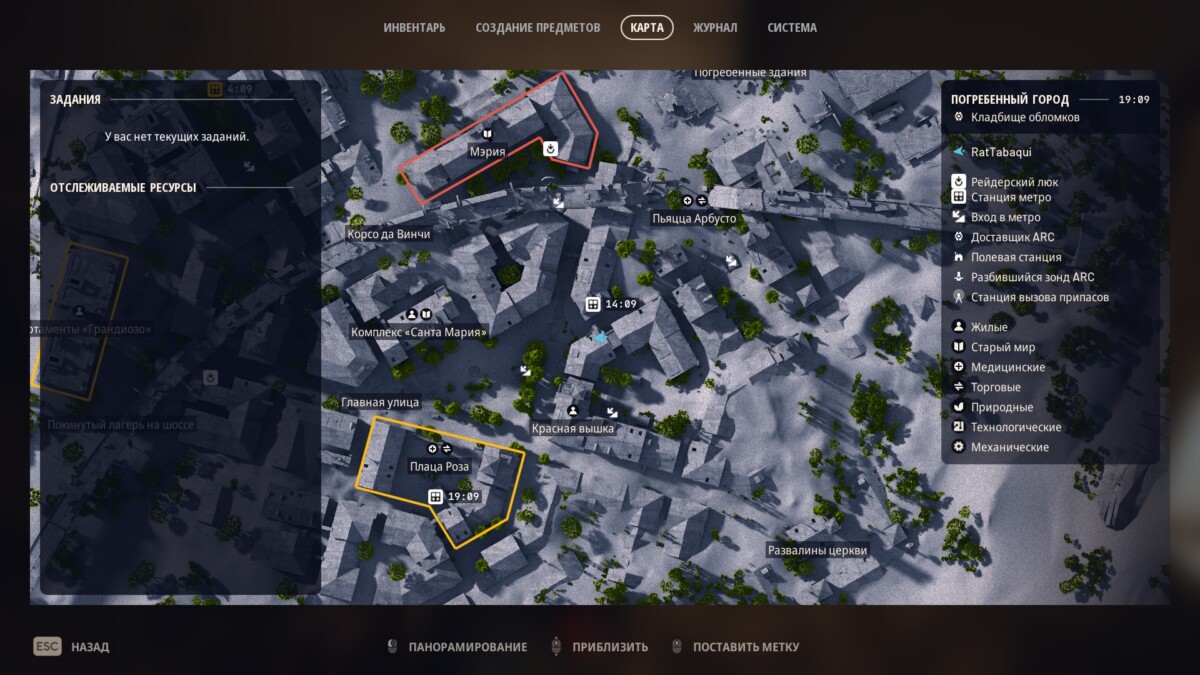Select the Мэрия location marker on map
1200x675 pixels.
tap(487, 151)
